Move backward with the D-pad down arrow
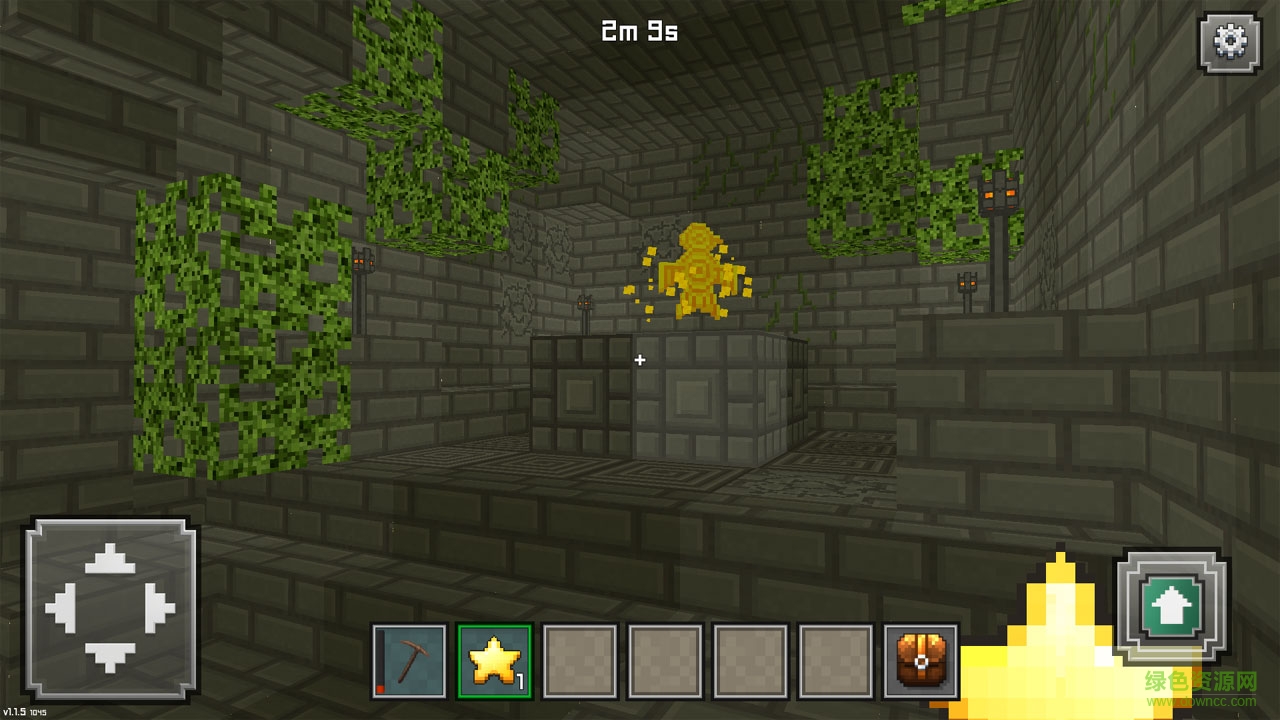 [x=110, y=656]
